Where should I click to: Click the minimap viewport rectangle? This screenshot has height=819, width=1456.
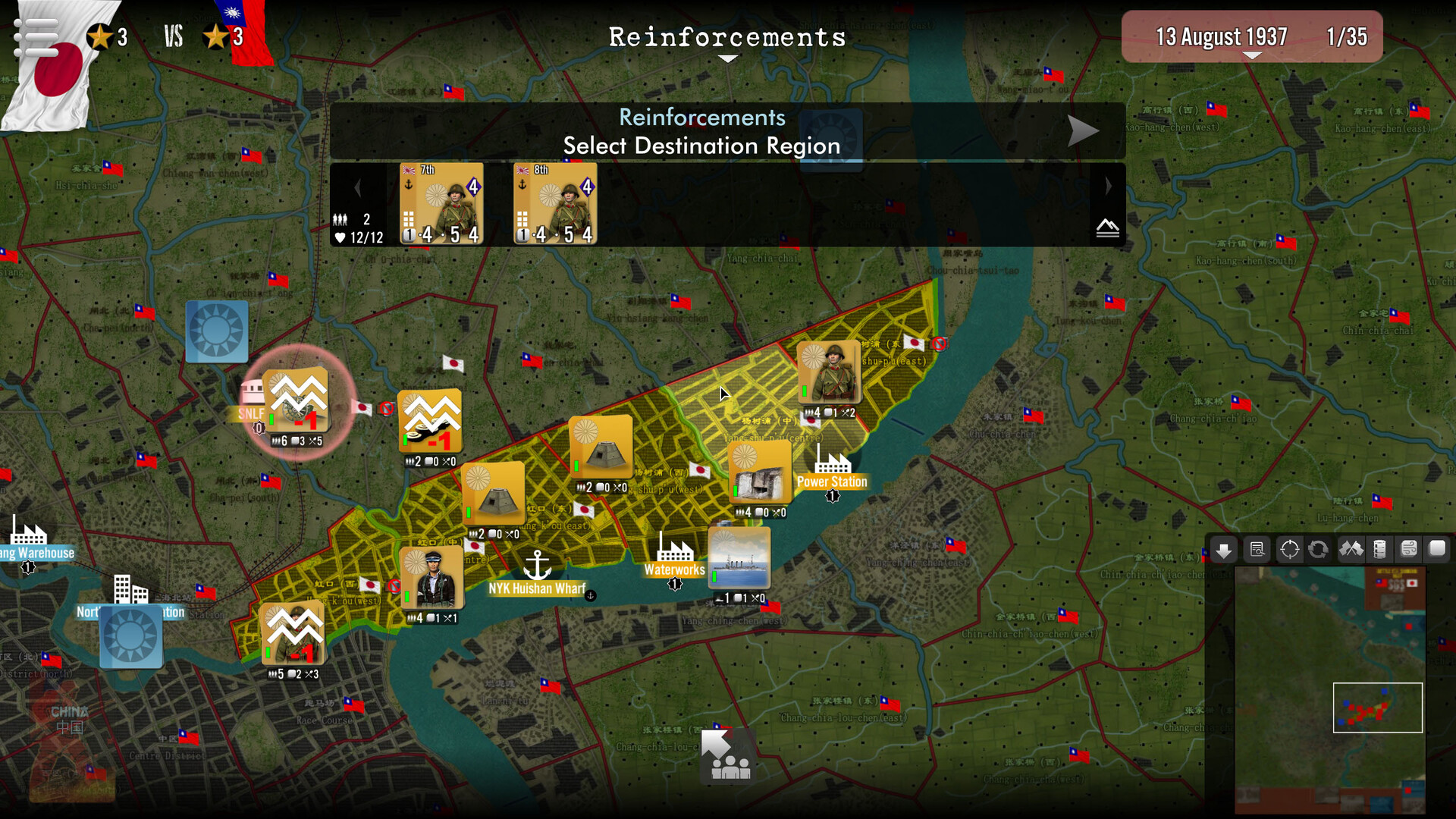coord(1378,708)
